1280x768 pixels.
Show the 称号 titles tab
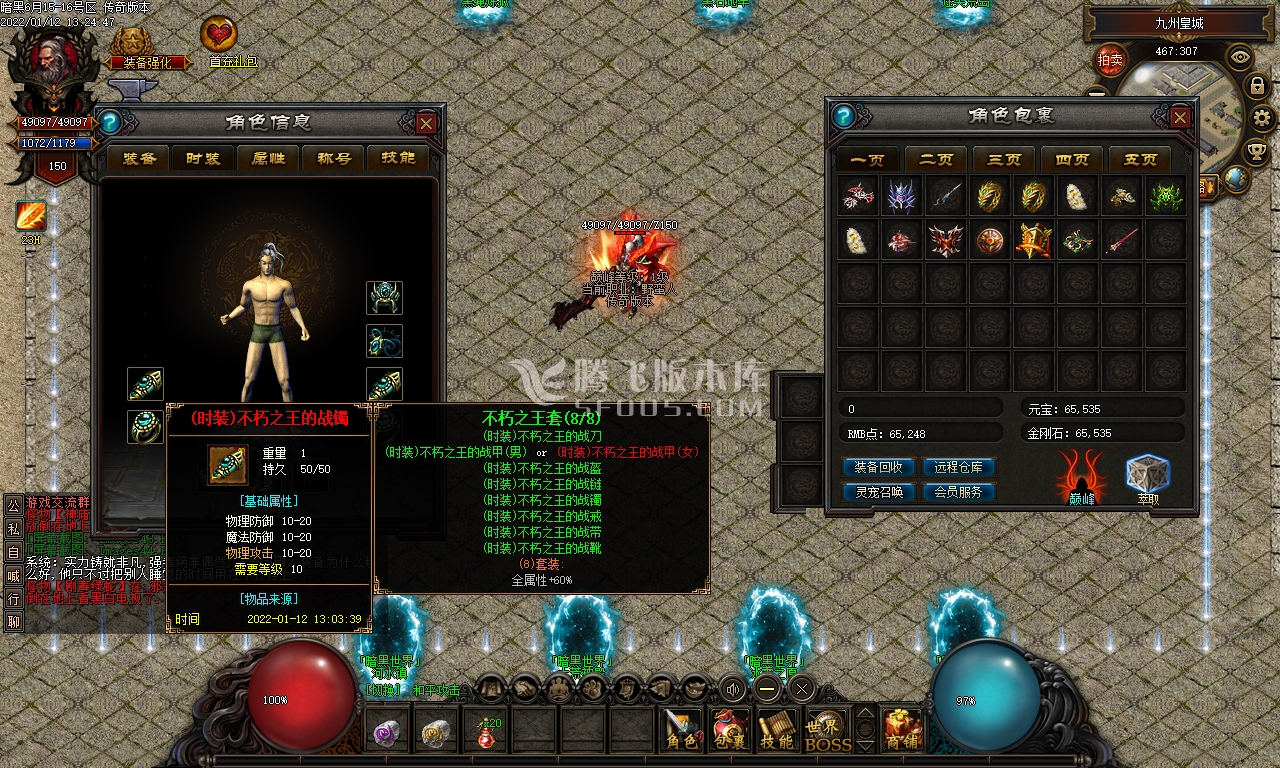[x=334, y=158]
